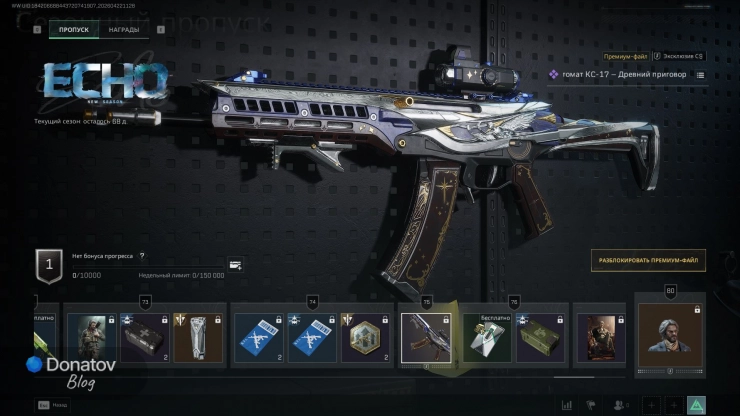This screenshot has height=416, width=740.
Task: Pick the golden hexagon emblem reward
Action: [365, 338]
